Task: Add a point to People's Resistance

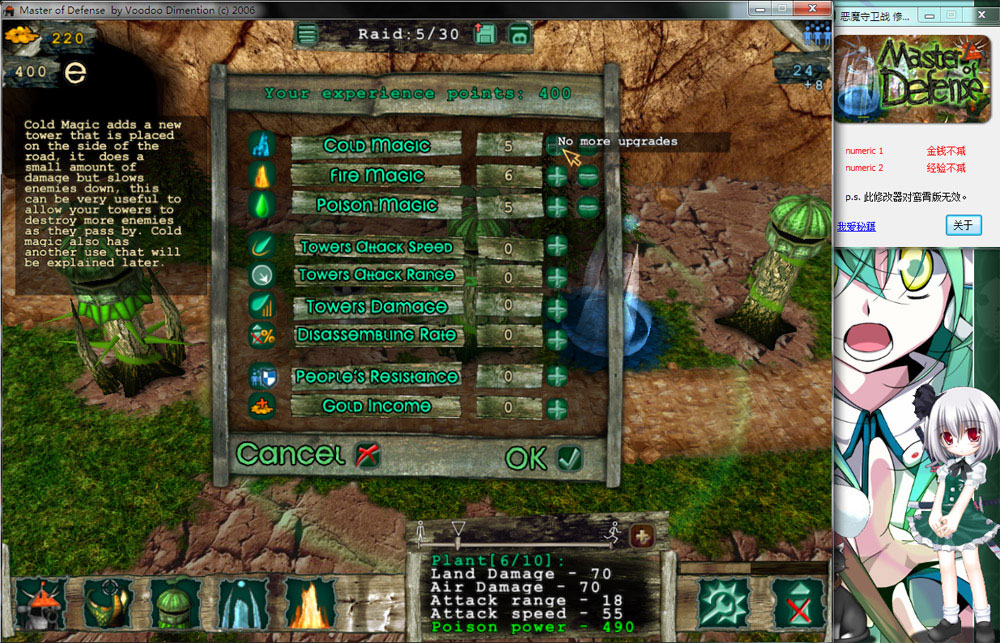Action: pyautogui.click(x=557, y=377)
